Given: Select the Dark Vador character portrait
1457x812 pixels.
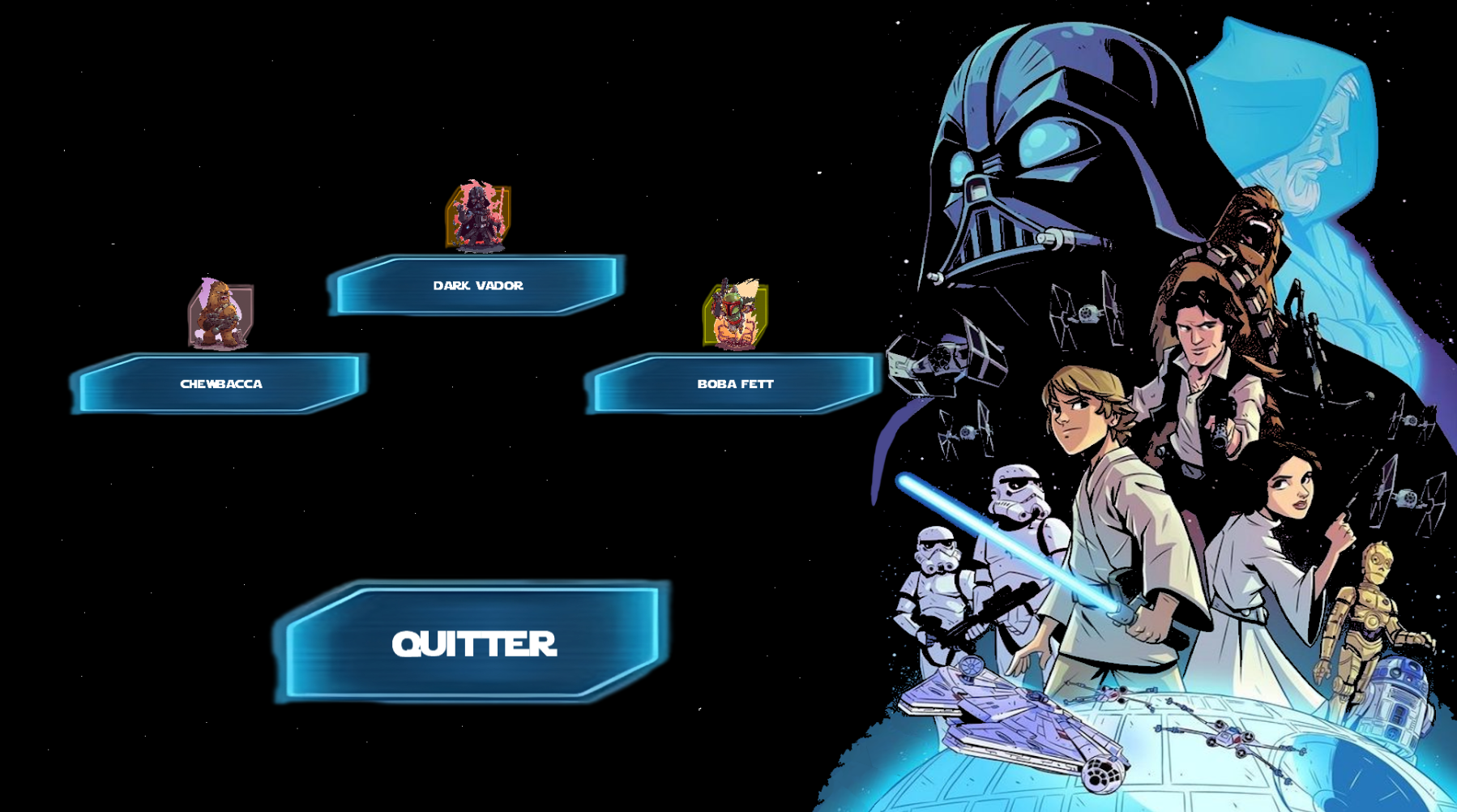Looking at the screenshot, I should tap(478, 216).
